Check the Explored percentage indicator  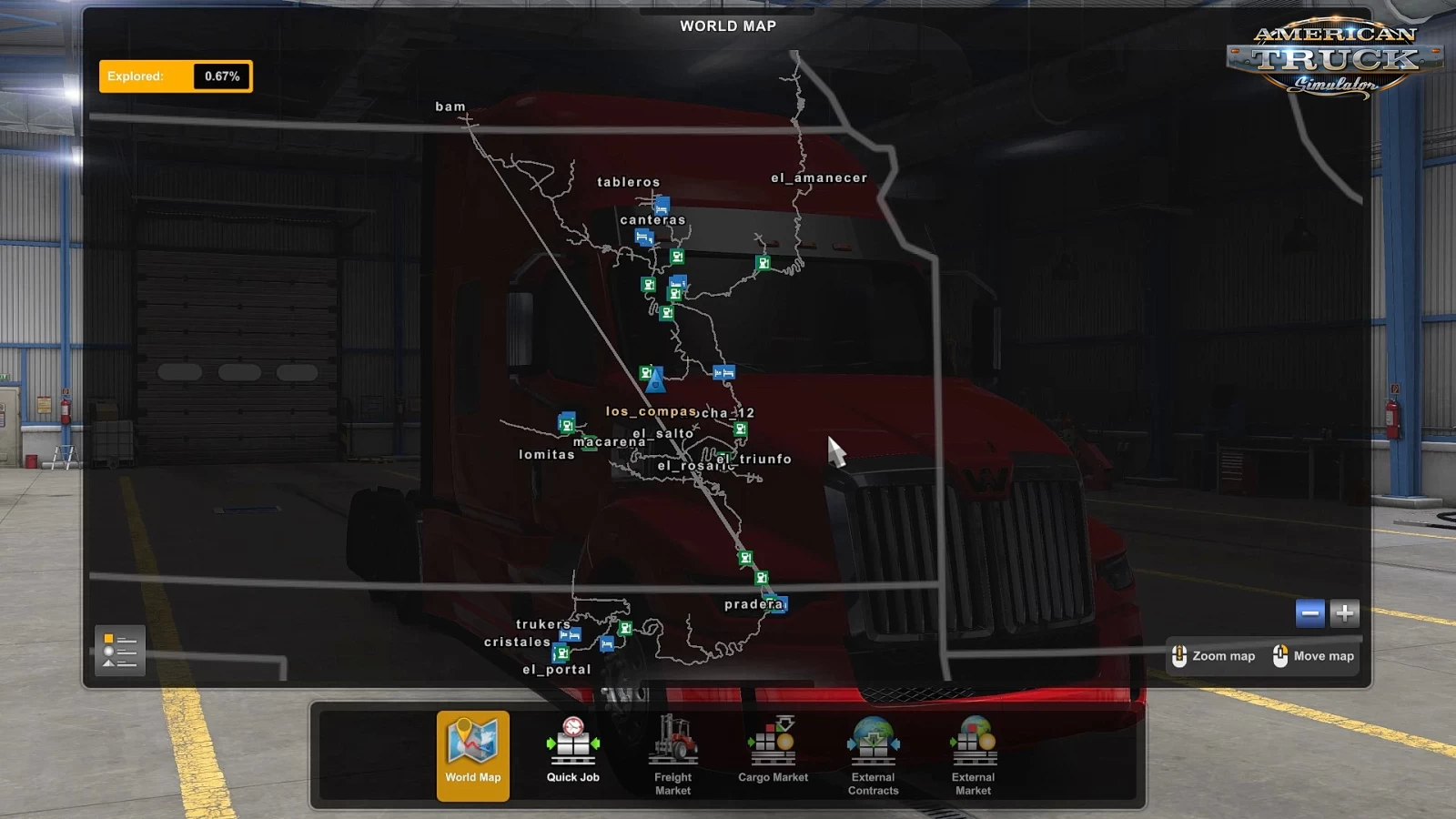point(175,76)
